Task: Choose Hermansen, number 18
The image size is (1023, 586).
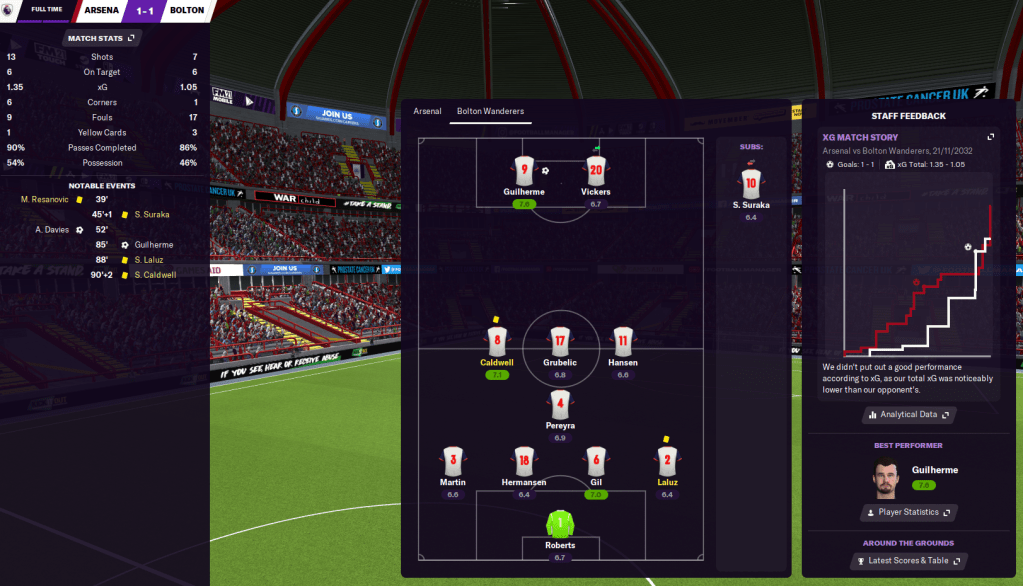Action: [x=524, y=461]
